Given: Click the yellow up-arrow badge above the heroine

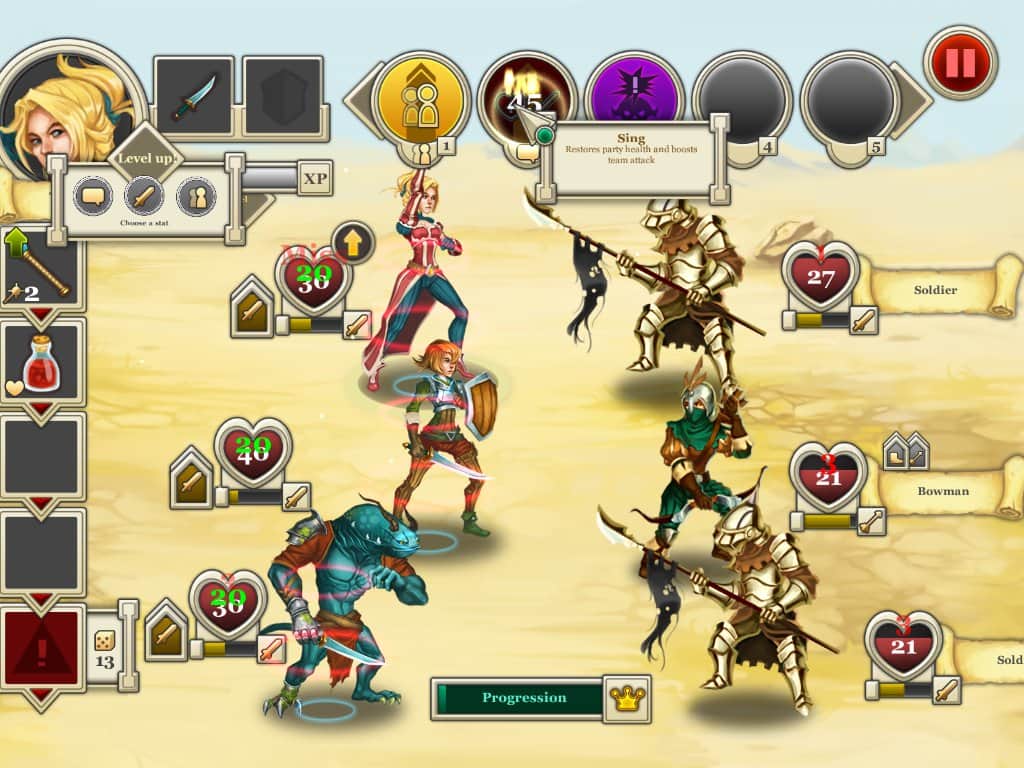Looking at the screenshot, I should tap(353, 241).
